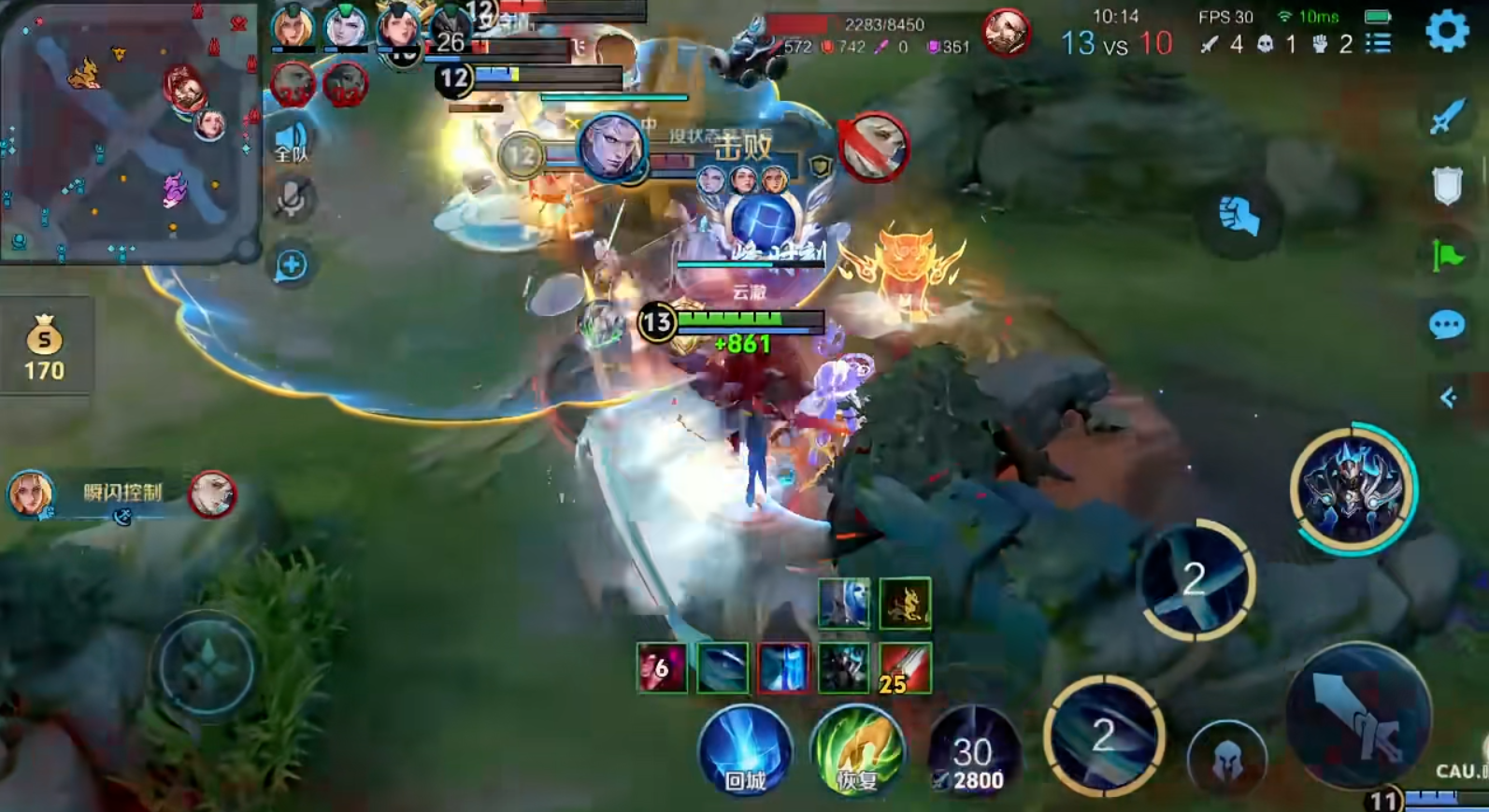Send the blue sword attack signal
1489x812 pixels.
(1446, 117)
